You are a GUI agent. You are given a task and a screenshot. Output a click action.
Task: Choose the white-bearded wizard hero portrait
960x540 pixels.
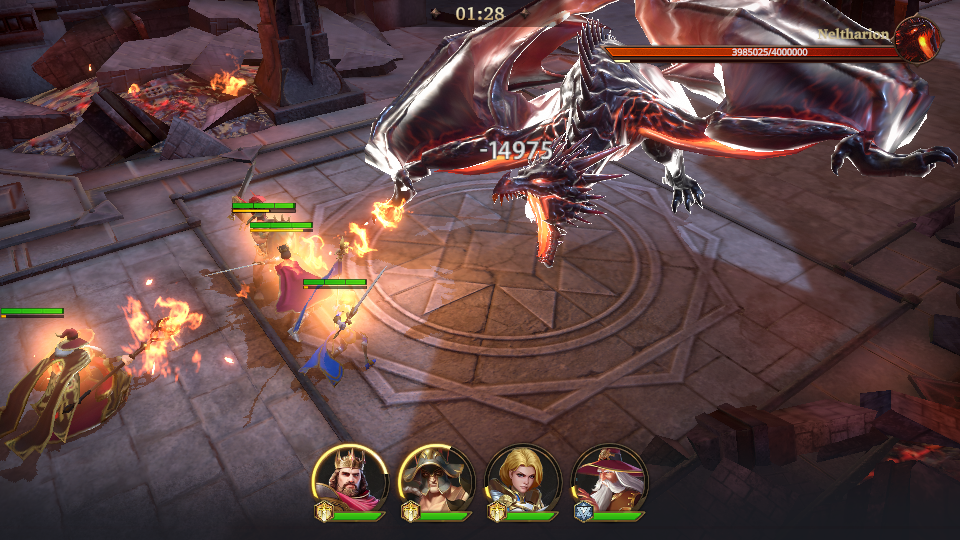609,478
